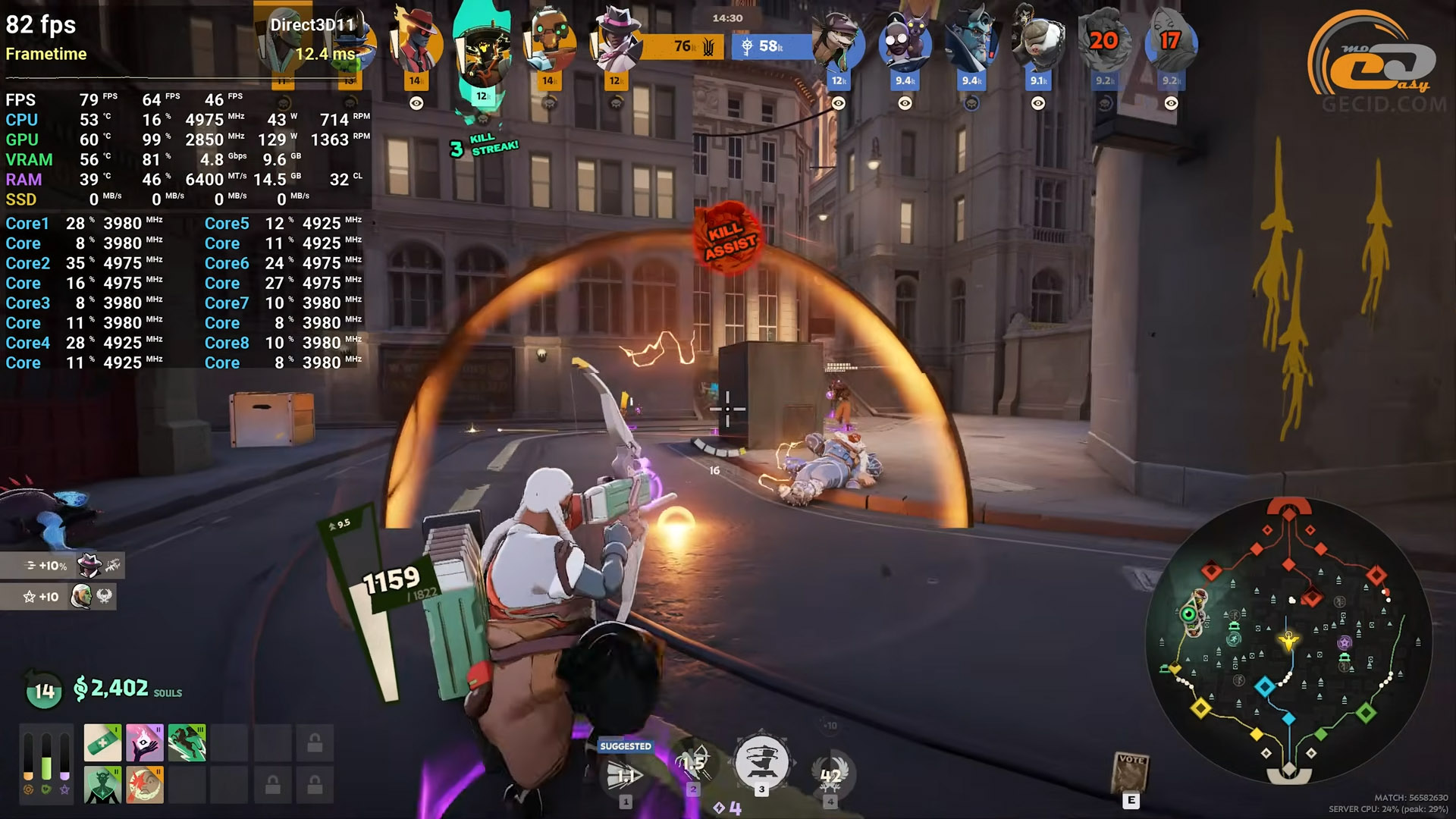Viewport: 1456px width, 819px height.
Task: Select the green bandage healing item slot
Action: [x=102, y=742]
